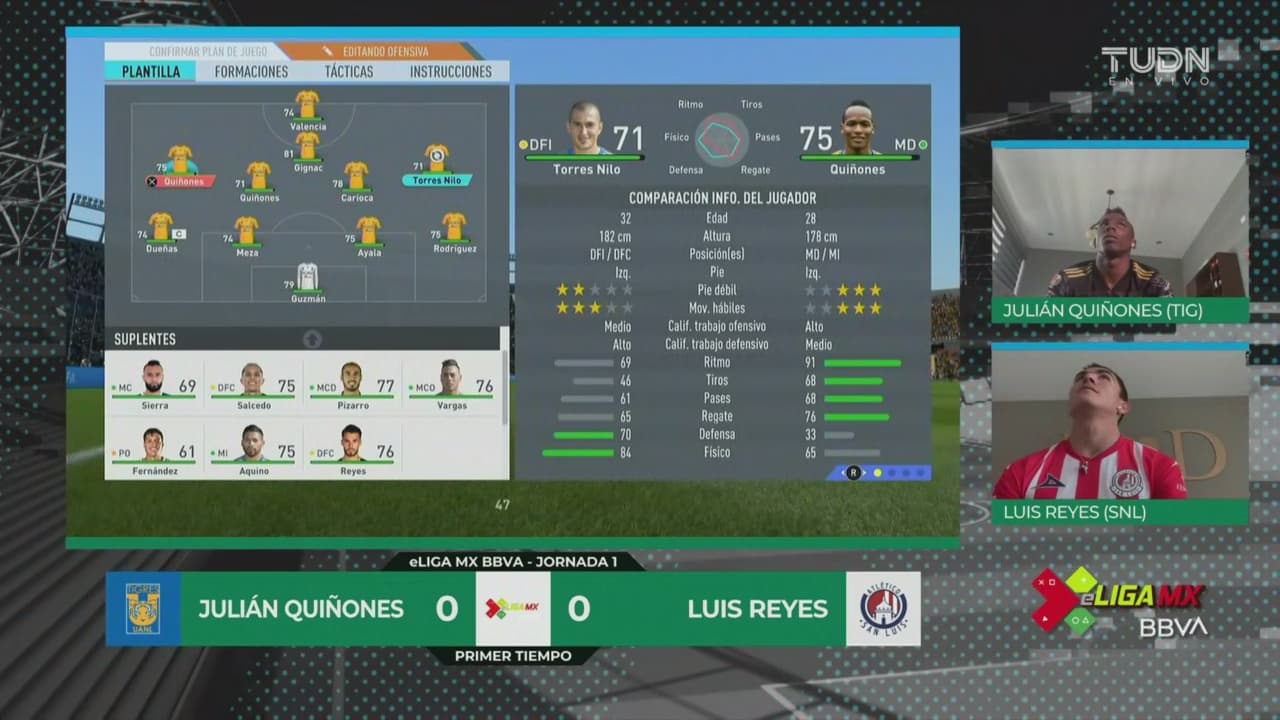The width and height of the screenshot is (1280, 720).
Task: Choose Gignac in the lineup
Action: pos(307,149)
